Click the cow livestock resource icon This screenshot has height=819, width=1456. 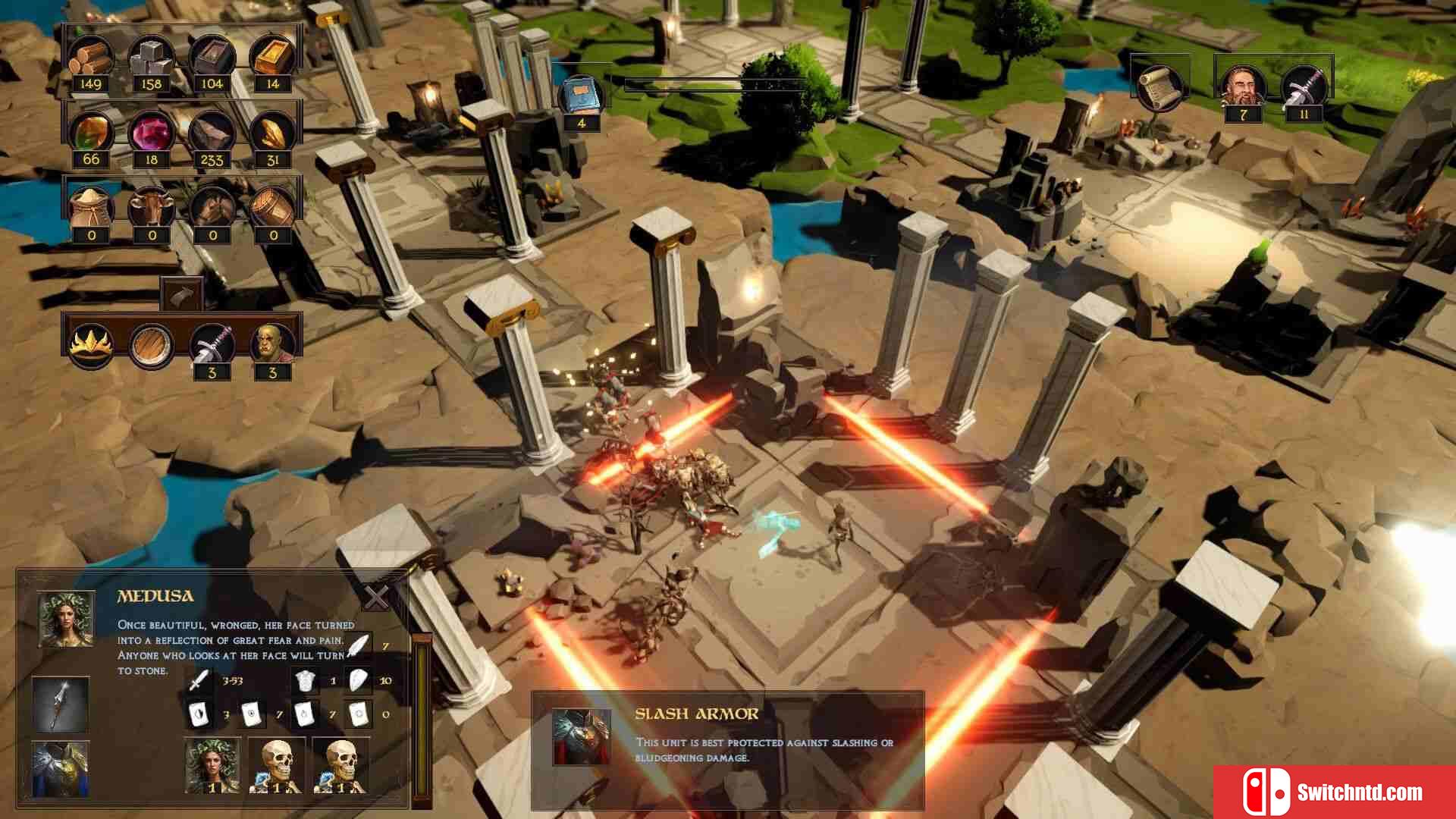(151, 208)
